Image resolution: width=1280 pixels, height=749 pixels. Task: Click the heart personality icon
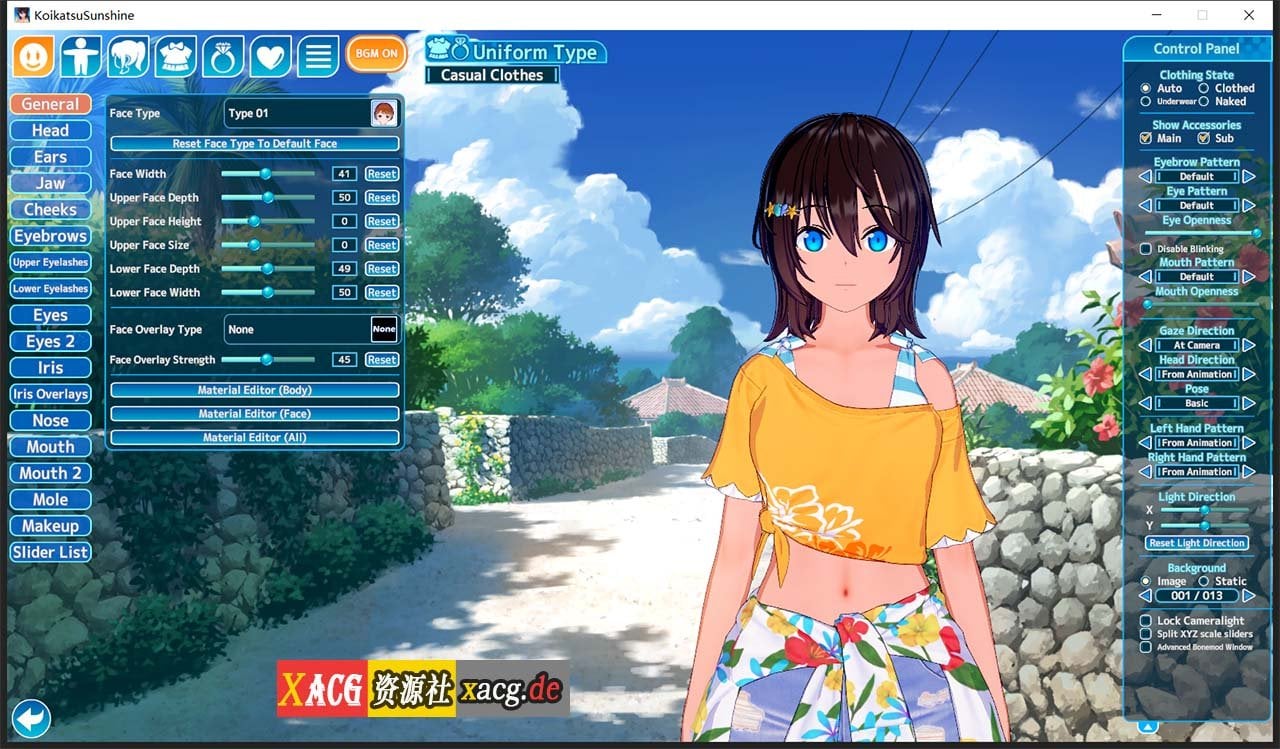(269, 55)
